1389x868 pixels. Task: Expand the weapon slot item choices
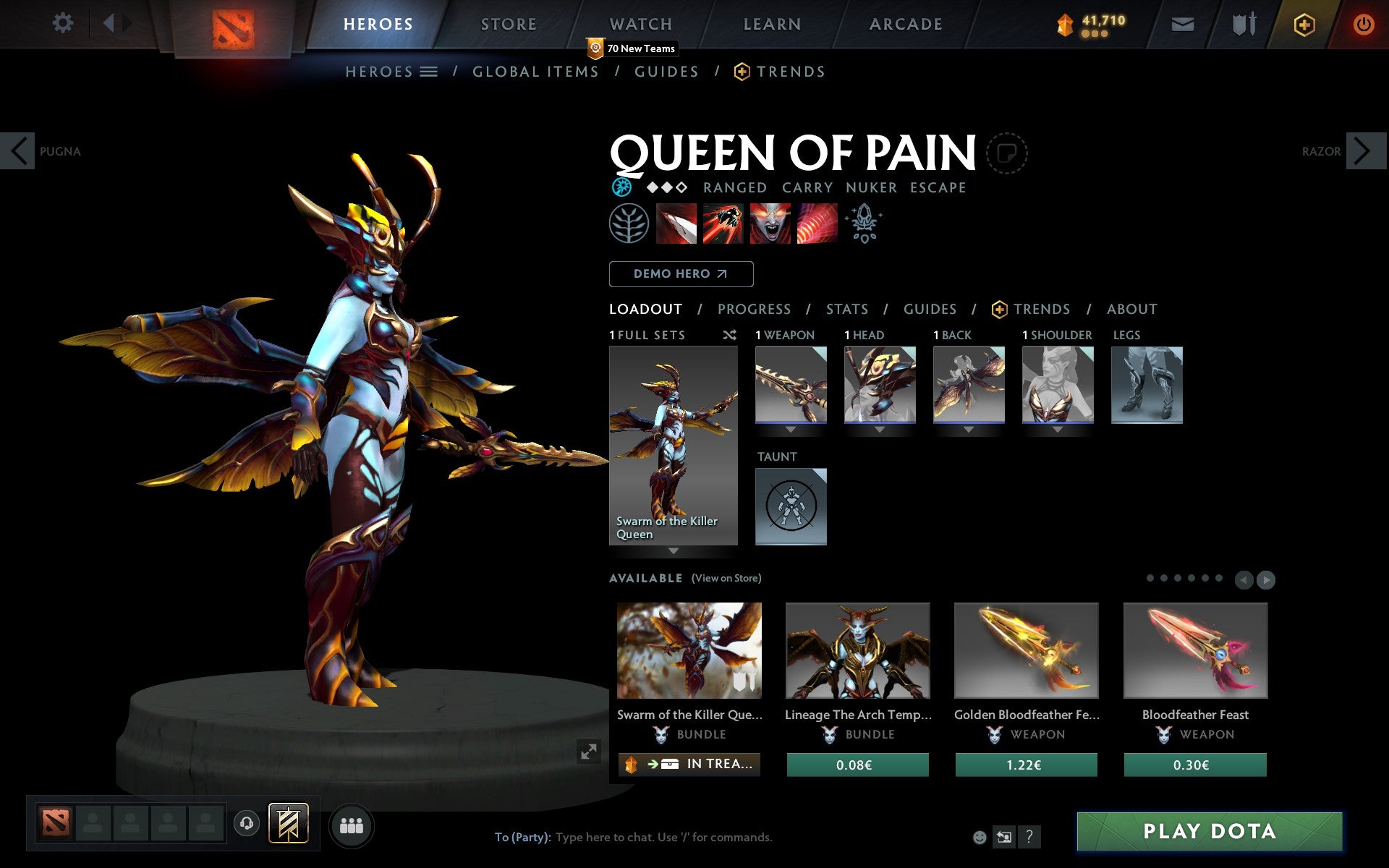790,428
